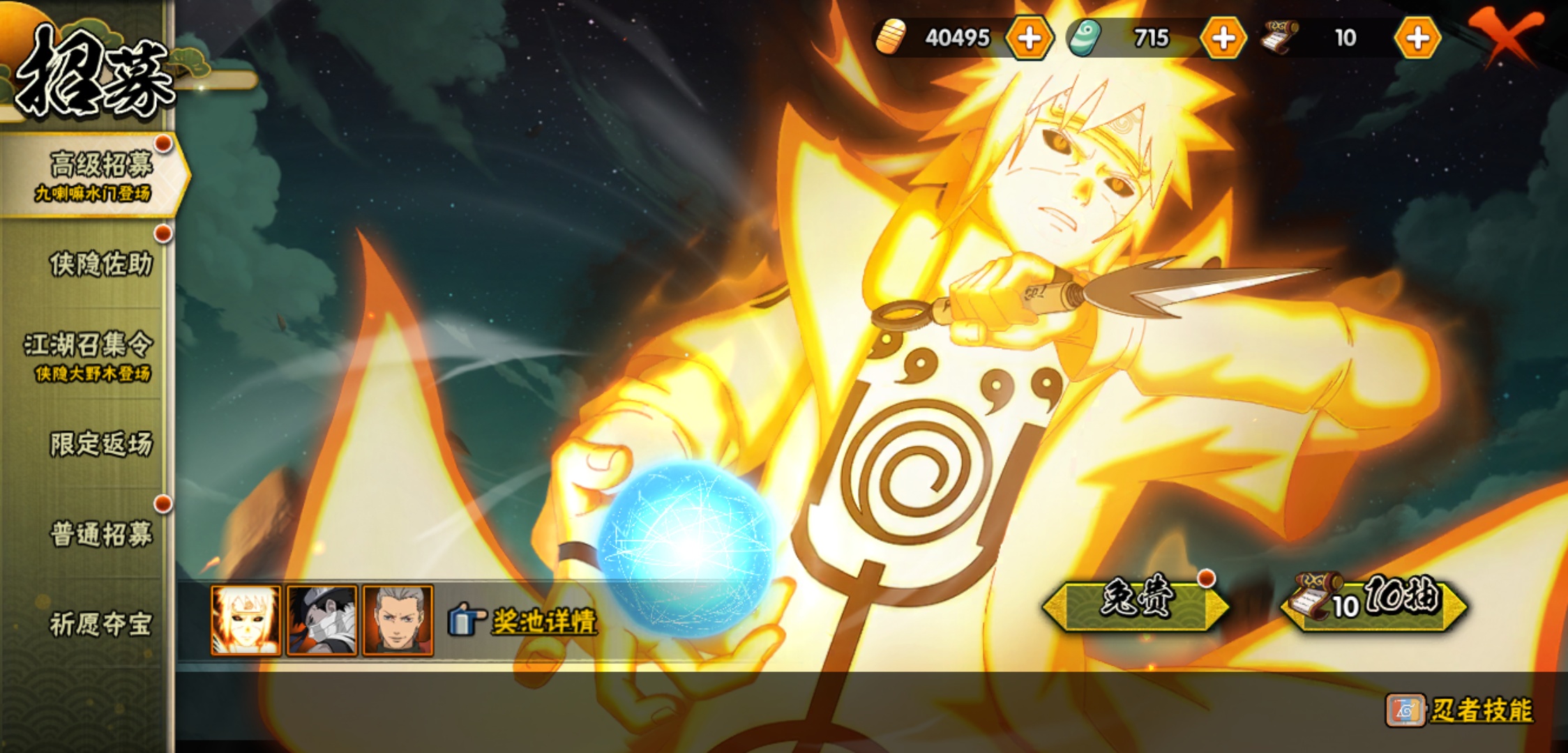1568x753 pixels.
Task: Add more gold coins with the plus button
Action: point(1029,38)
